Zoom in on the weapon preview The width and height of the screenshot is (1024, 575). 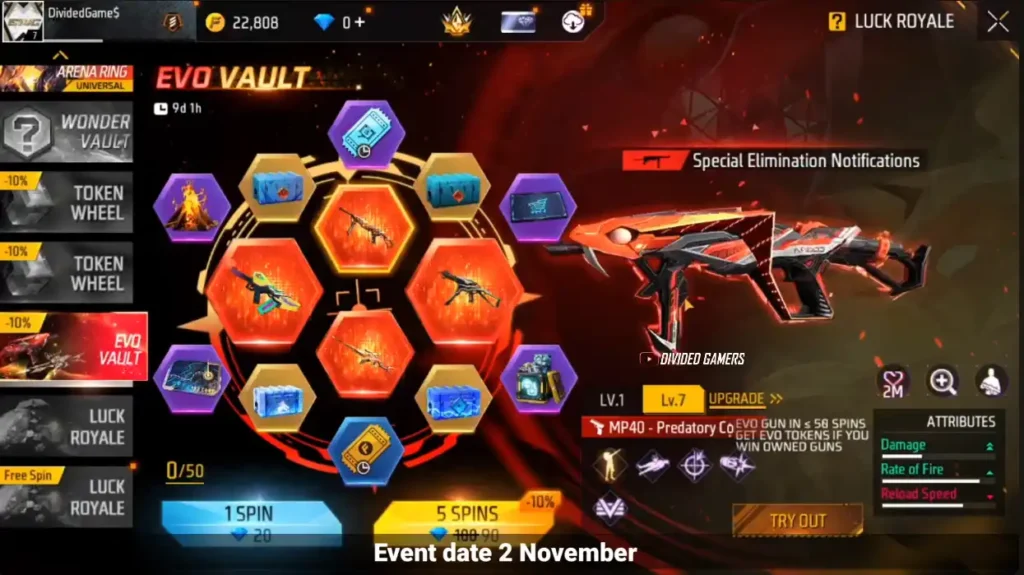pos(942,380)
